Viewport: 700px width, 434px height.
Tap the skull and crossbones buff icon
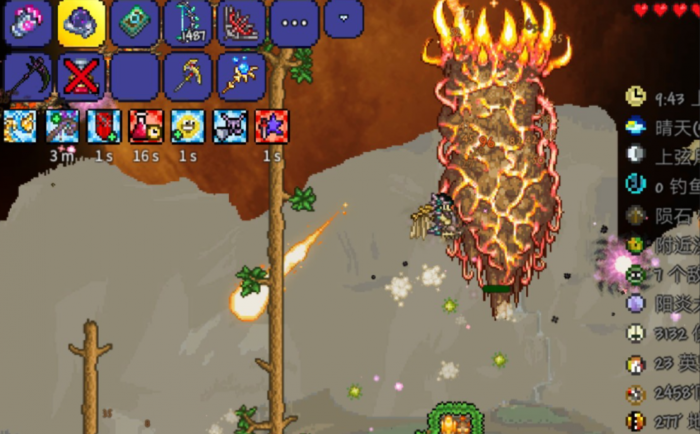coord(229,127)
